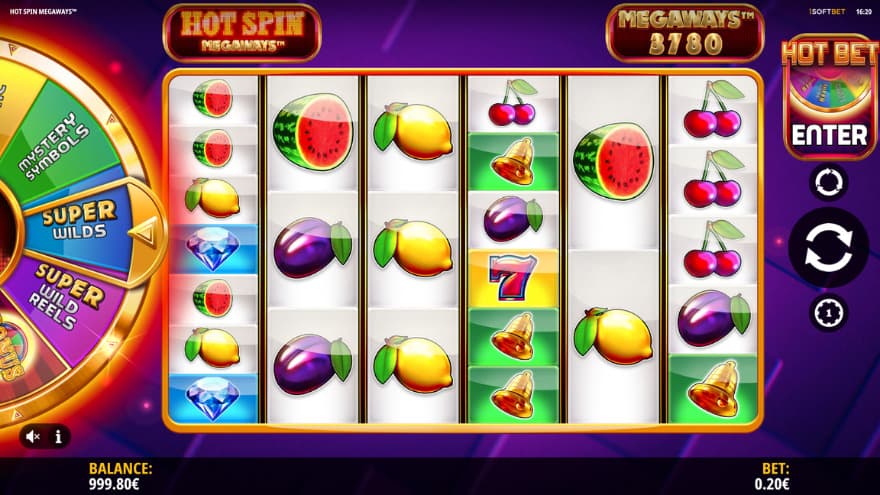The height and width of the screenshot is (495, 880).
Task: Open autoplay with the small circular arrows button
Action: [x=828, y=183]
